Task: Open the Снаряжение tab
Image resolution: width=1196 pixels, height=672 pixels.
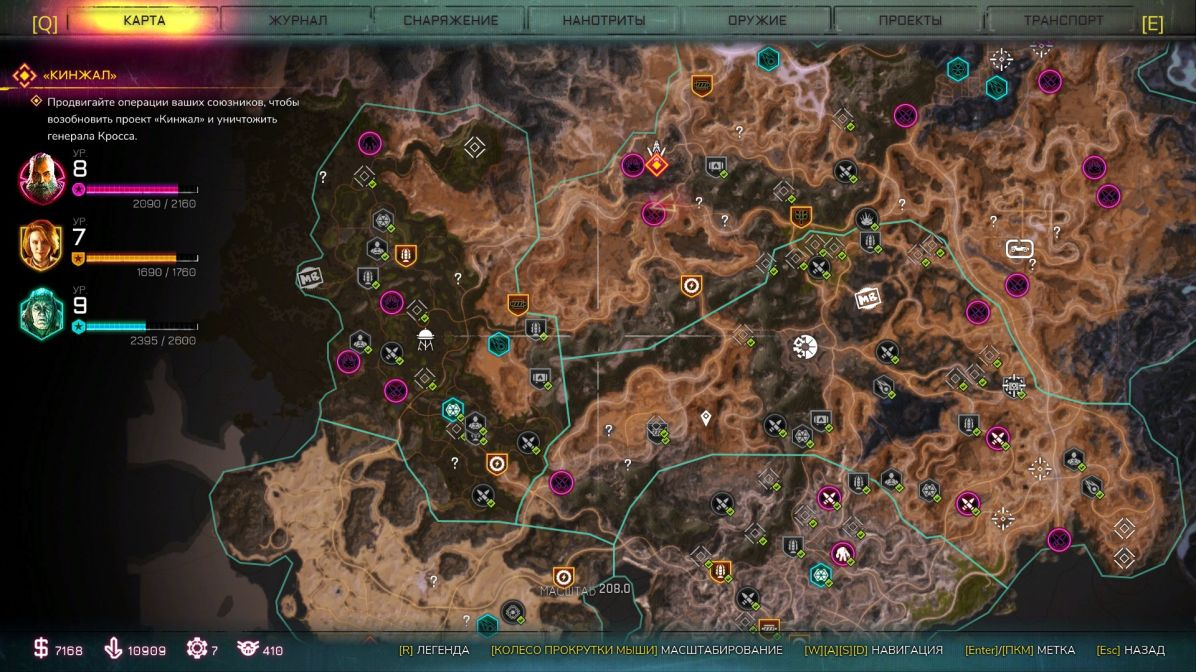Action: tap(450, 20)
